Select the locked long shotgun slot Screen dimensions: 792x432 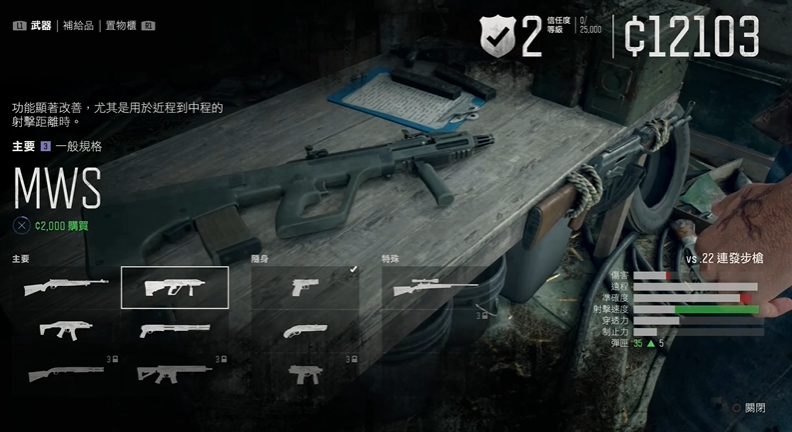66,373
